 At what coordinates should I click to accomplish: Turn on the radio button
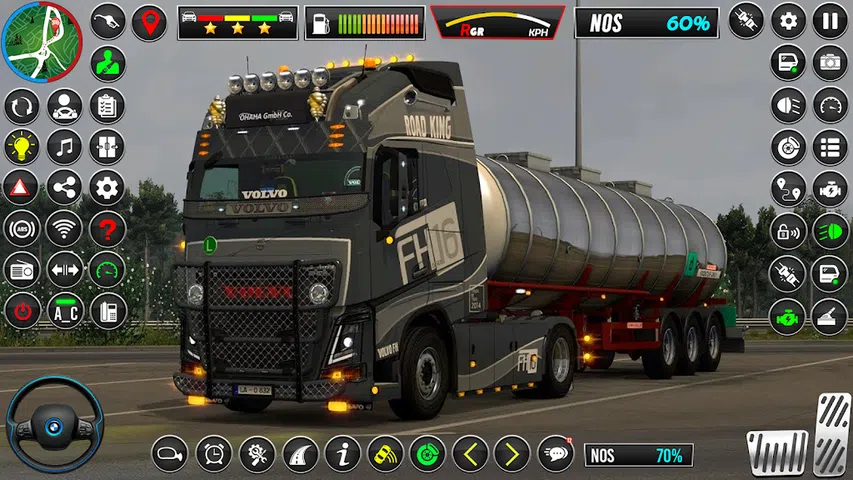tap(22, 270)
